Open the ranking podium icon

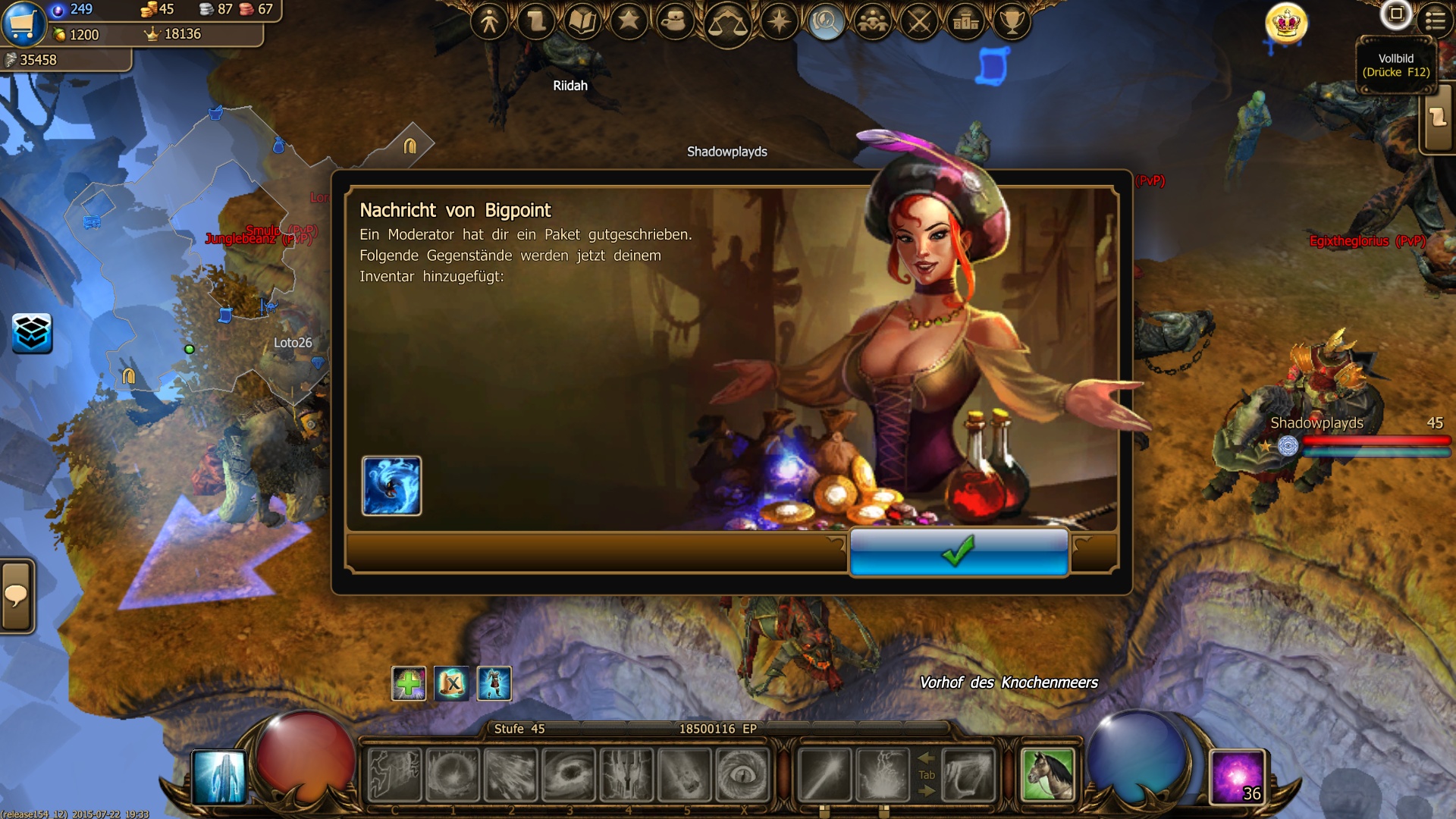pos(966,21)
